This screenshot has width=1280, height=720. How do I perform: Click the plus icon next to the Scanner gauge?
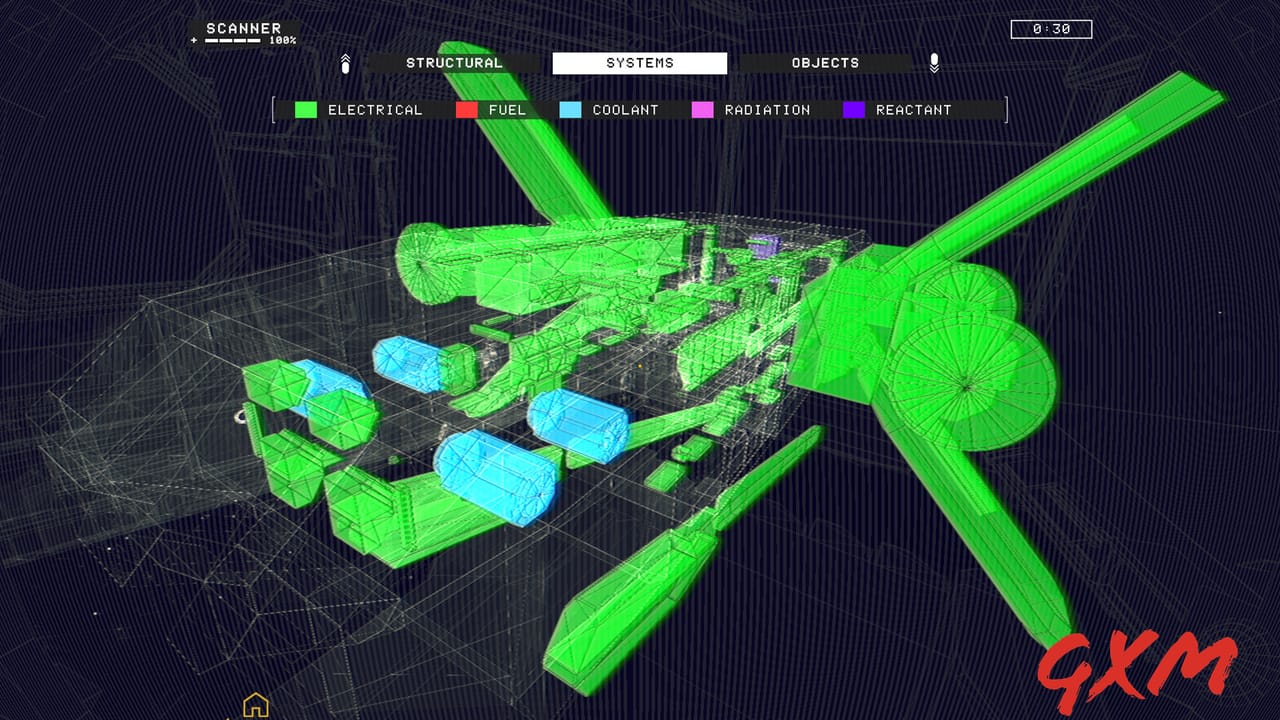[193, 41]
